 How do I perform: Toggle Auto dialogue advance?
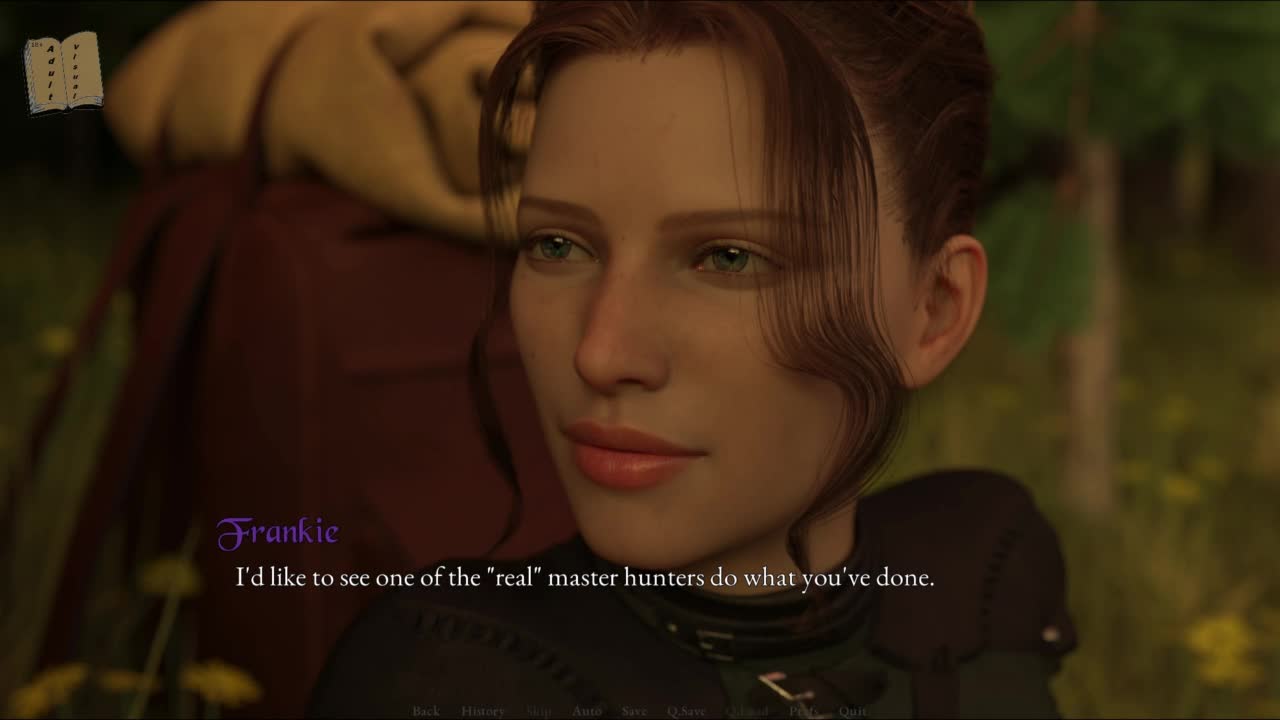pyautogui.click(x=587, y=711)
